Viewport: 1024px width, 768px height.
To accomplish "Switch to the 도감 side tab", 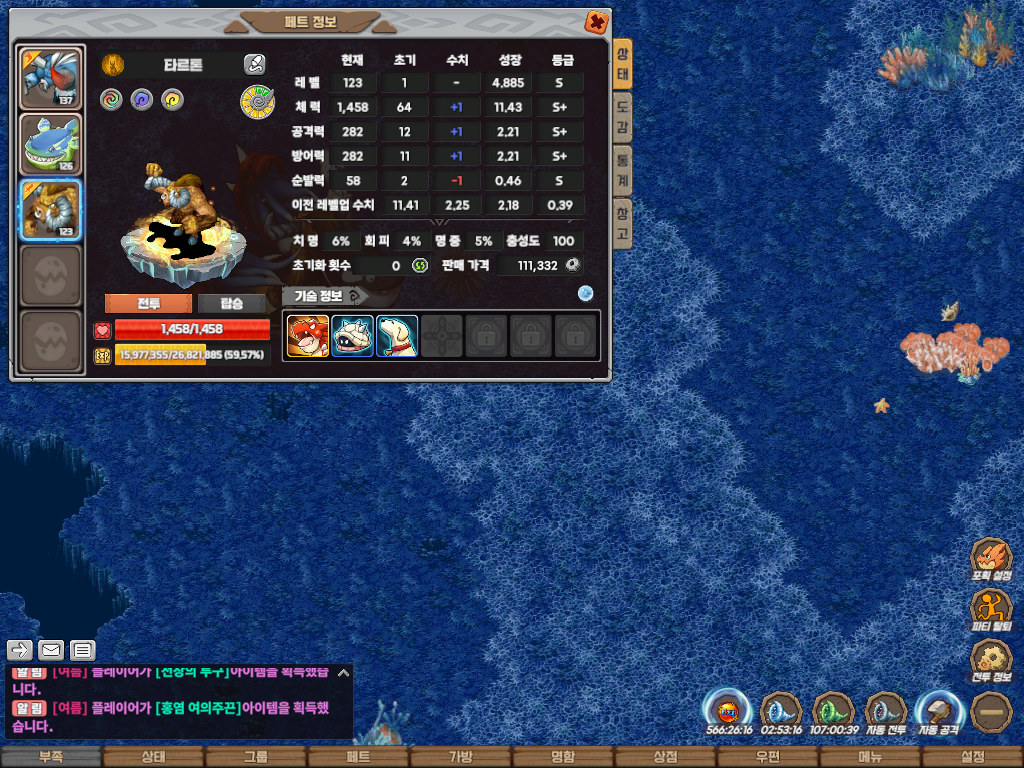I will point(622,117).
